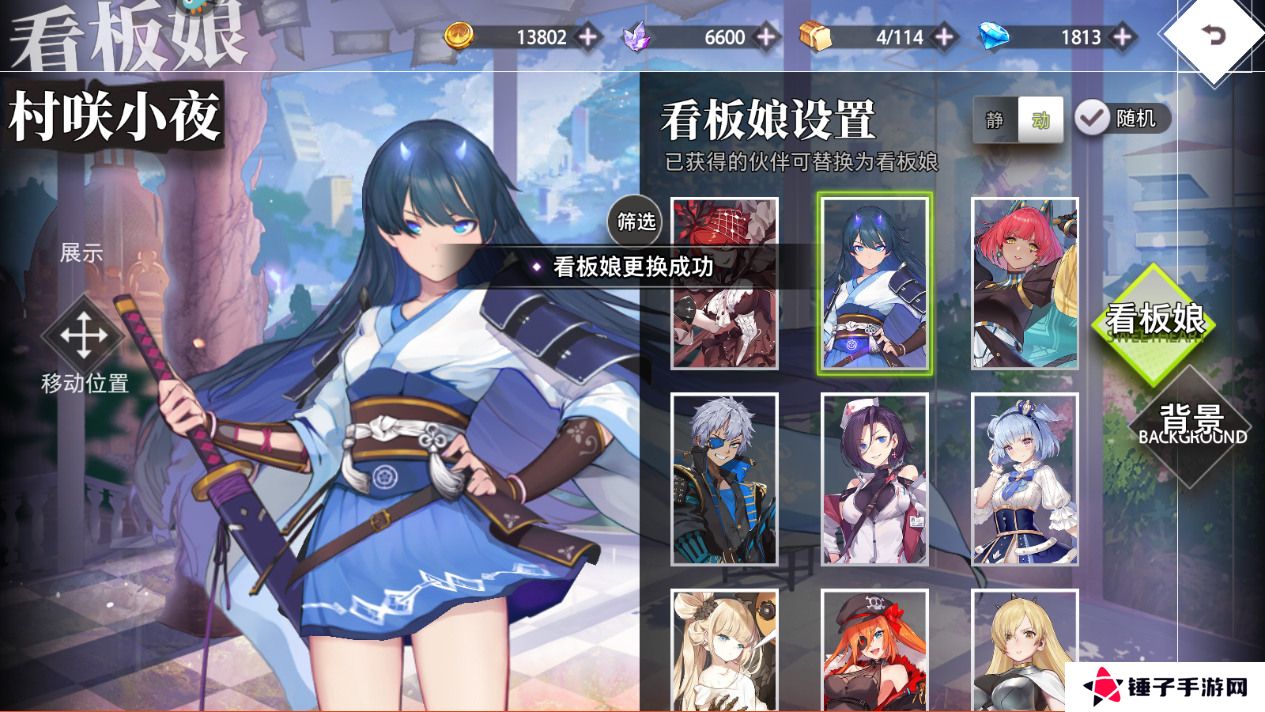Screen dimensions: 1265x712
Task: Select the orange-haired pirate-hat girl portrait
Action: [875, 650]
